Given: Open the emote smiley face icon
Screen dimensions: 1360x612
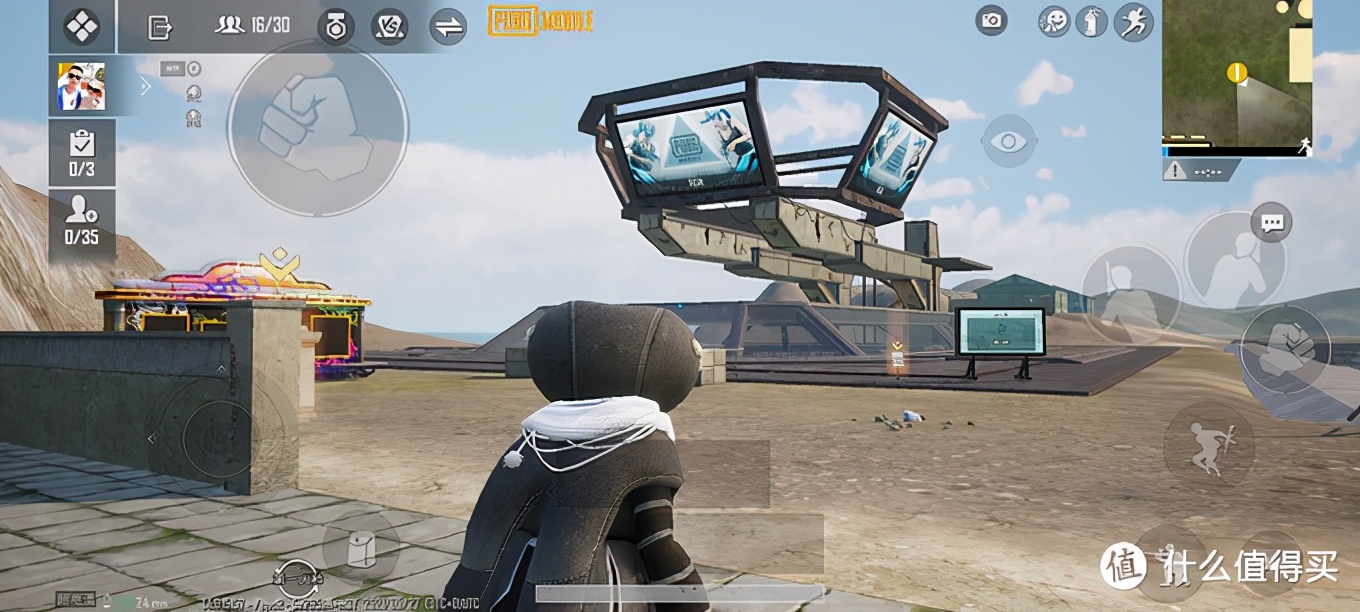Looking at the screenshot, I should coord(1054,21).
